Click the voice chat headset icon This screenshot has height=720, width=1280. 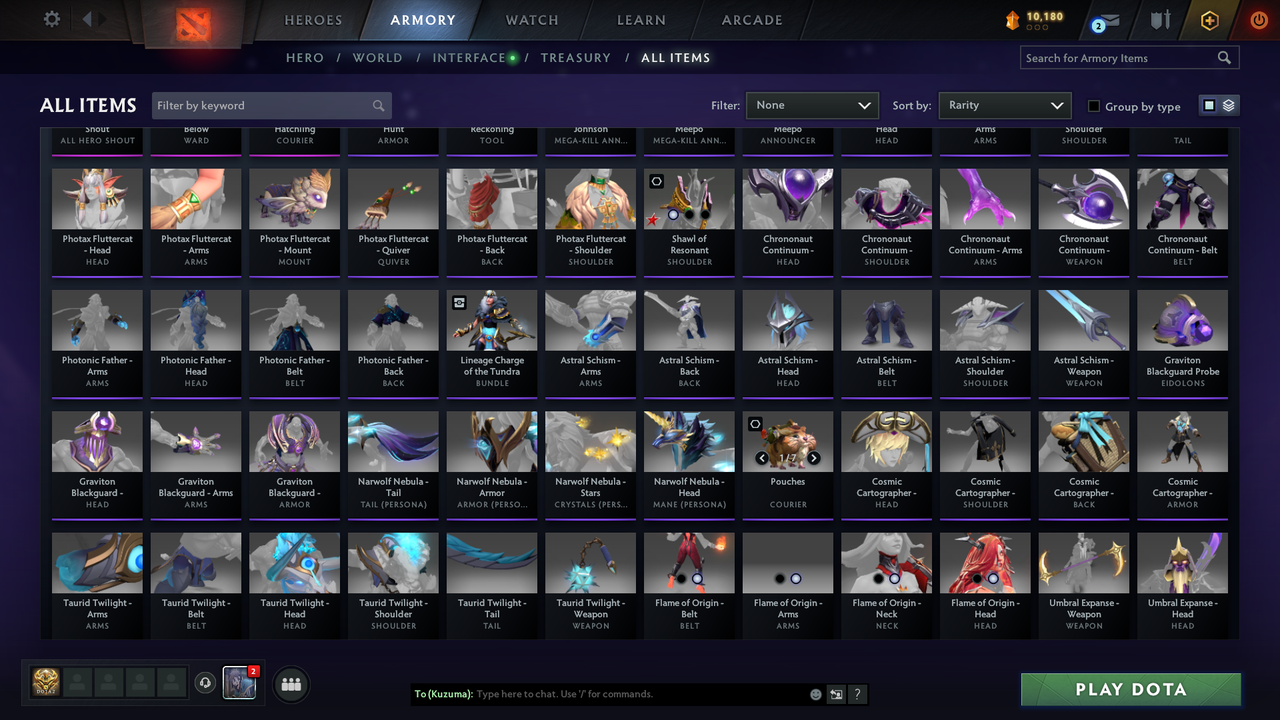click(x=206, y=682)
